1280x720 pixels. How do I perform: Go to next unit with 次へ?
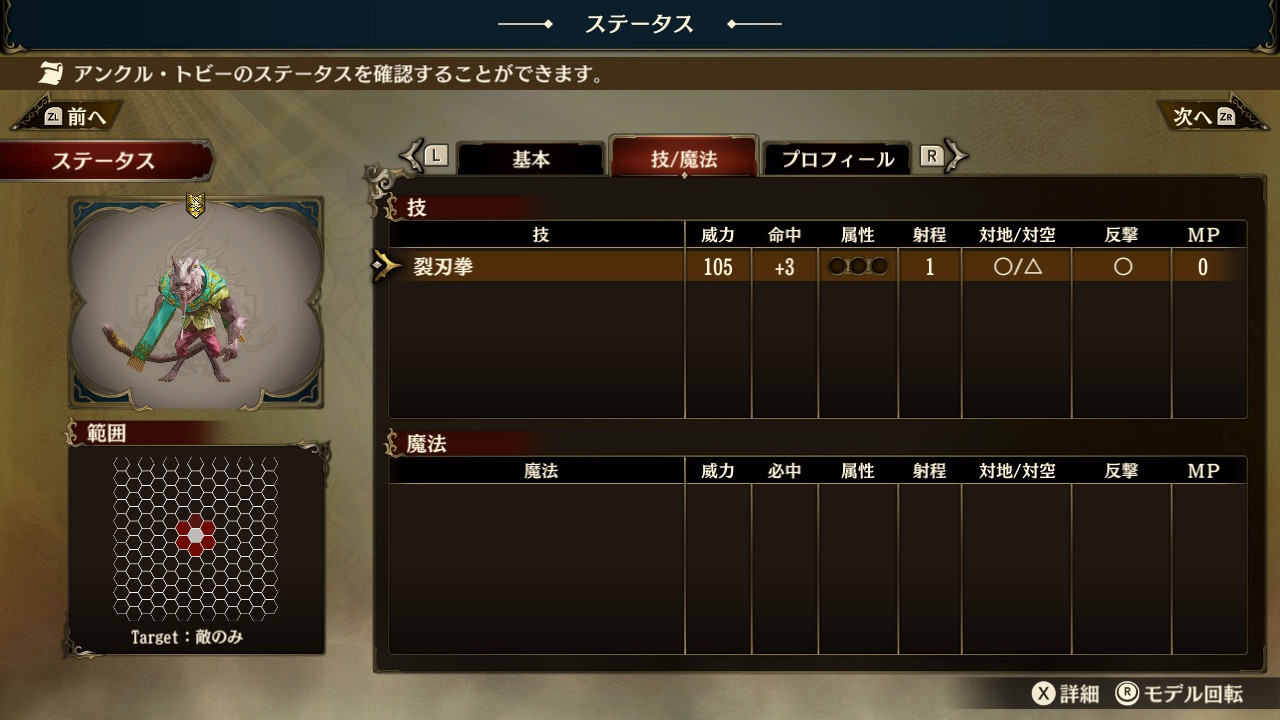[x=1204, y=117]
